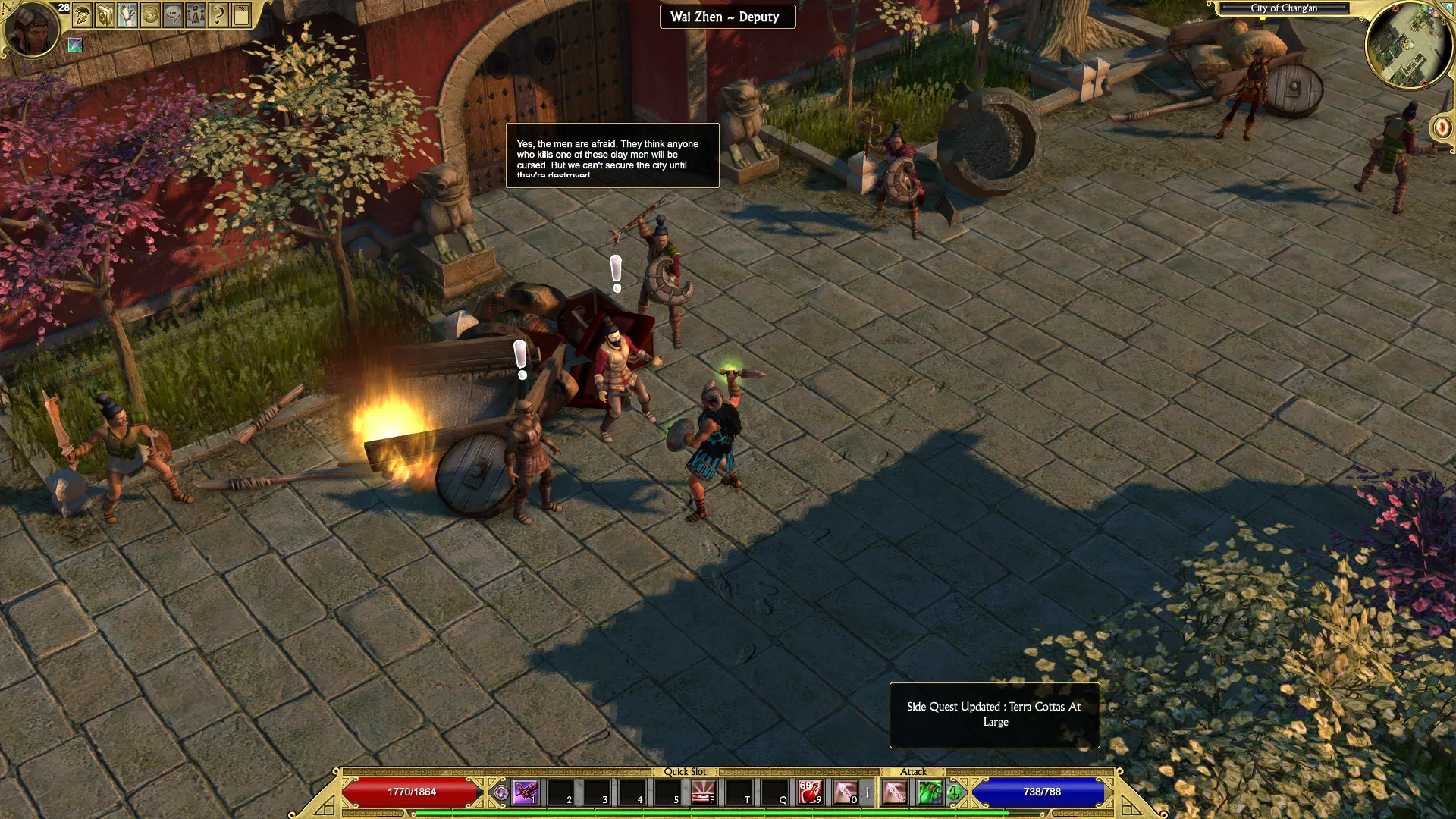
Task: Use the skill in quick slot F
Action: pyautogui.click(x=702, y=792)
